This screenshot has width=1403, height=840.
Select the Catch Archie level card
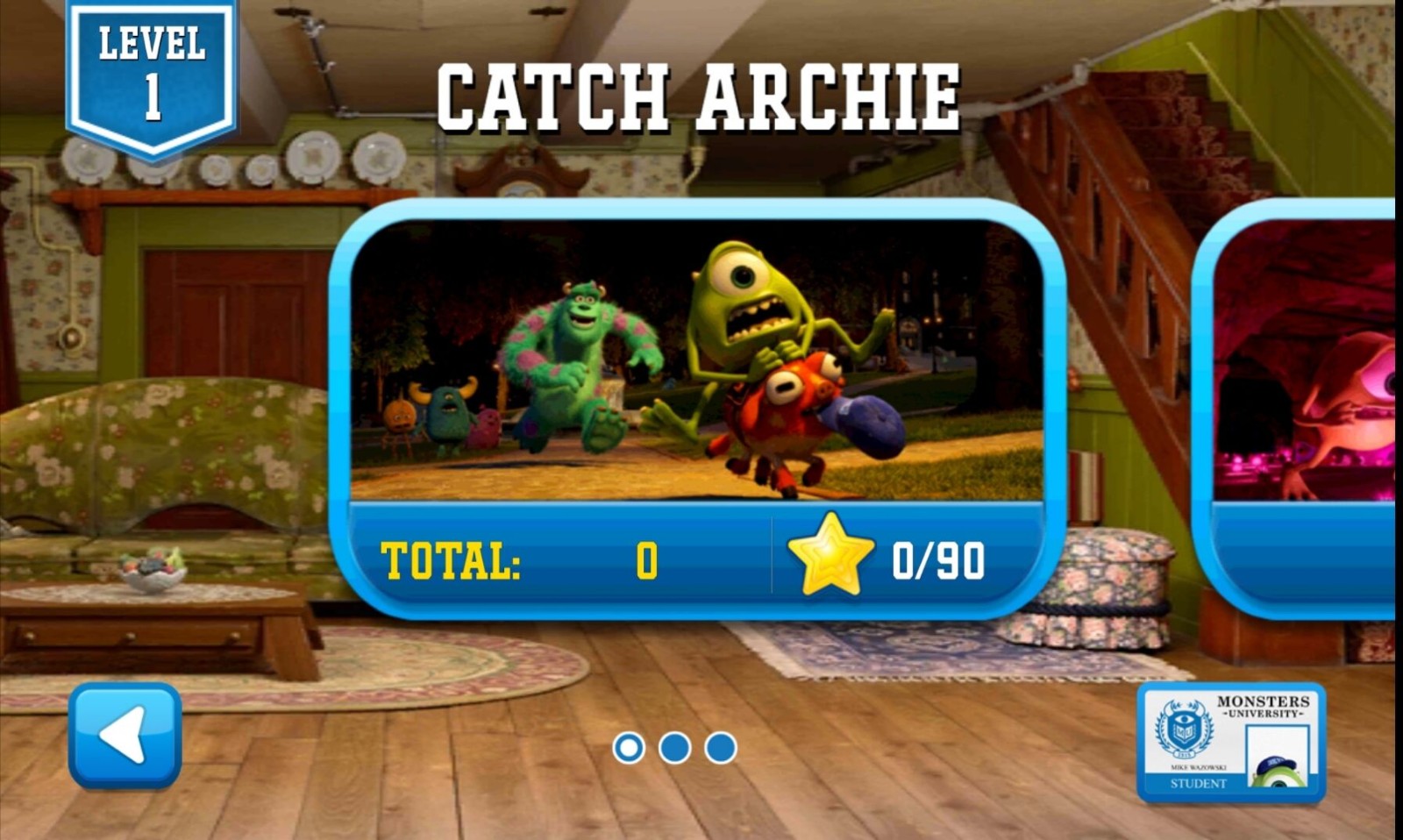click(x=697, y=408)
